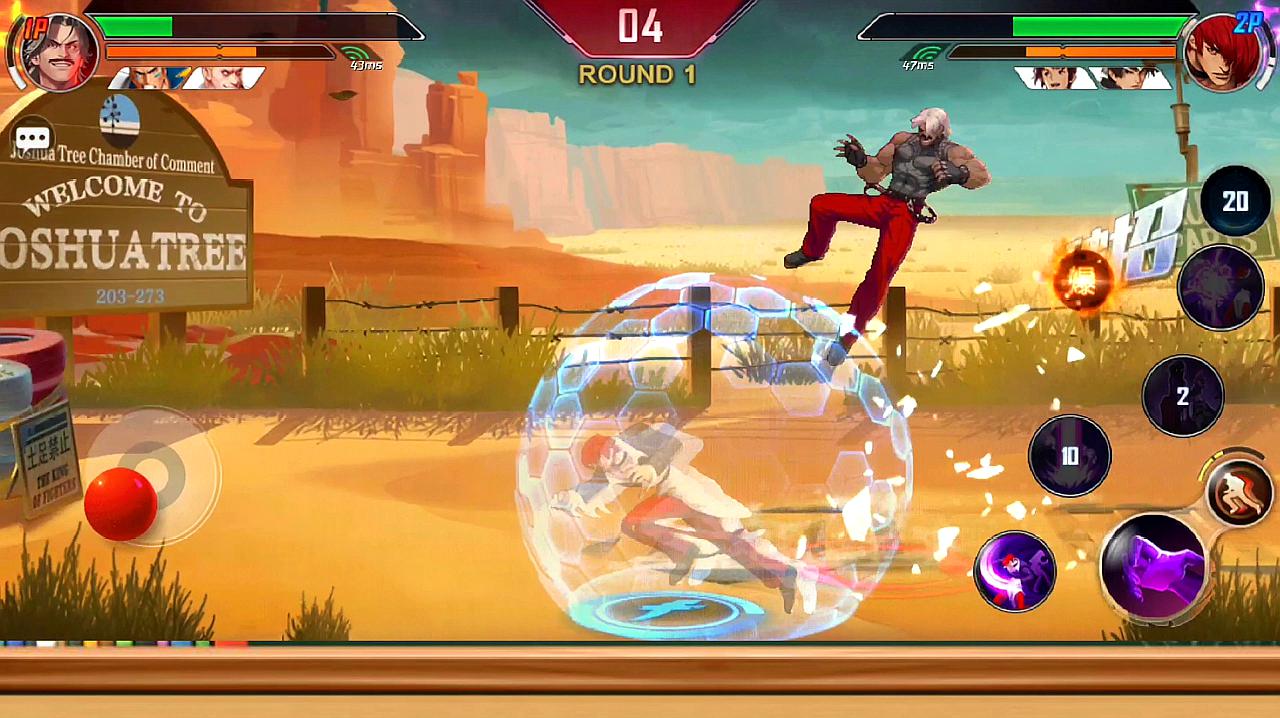The height and width of the screenshot is (718, 1280).
Task: Select the skill showing cooldown 10
Action: 1069,456
